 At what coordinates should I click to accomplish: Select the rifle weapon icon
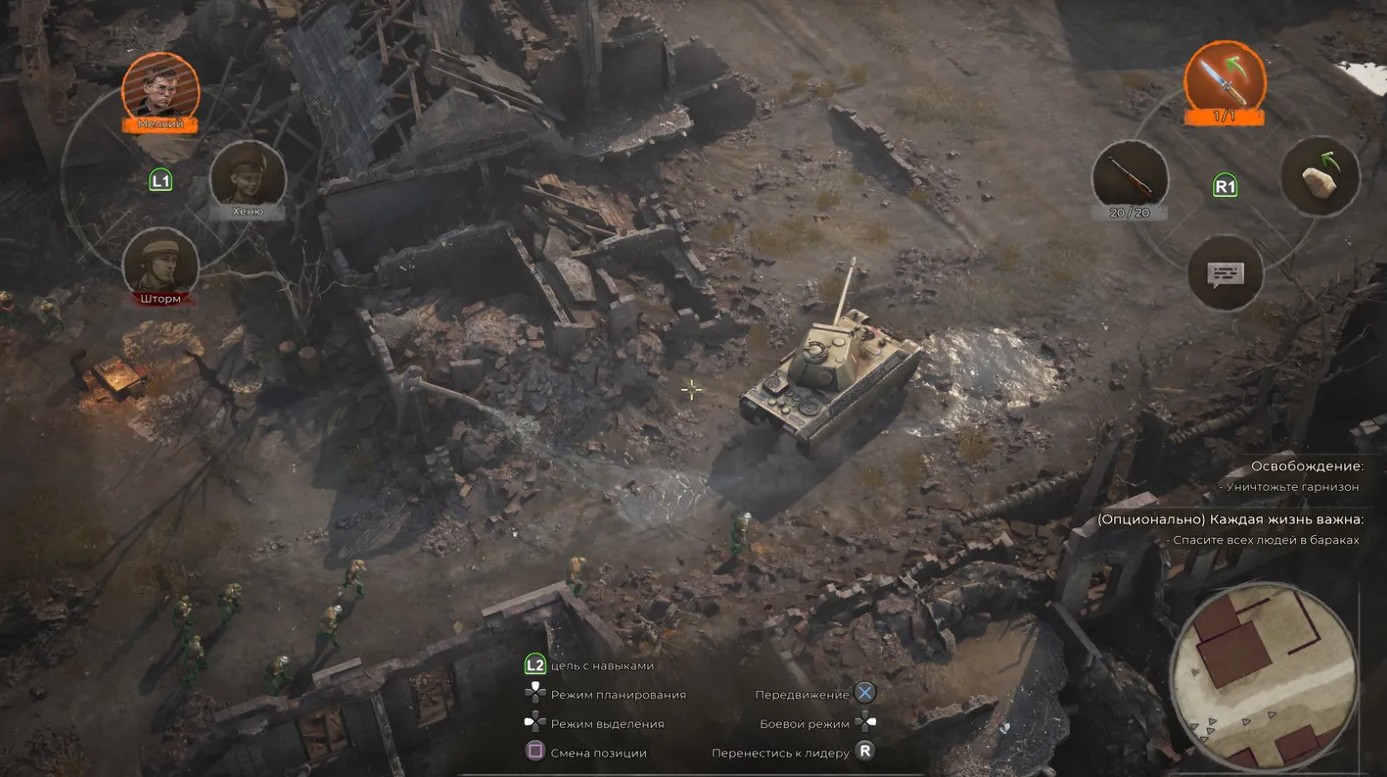(1130, 176)
